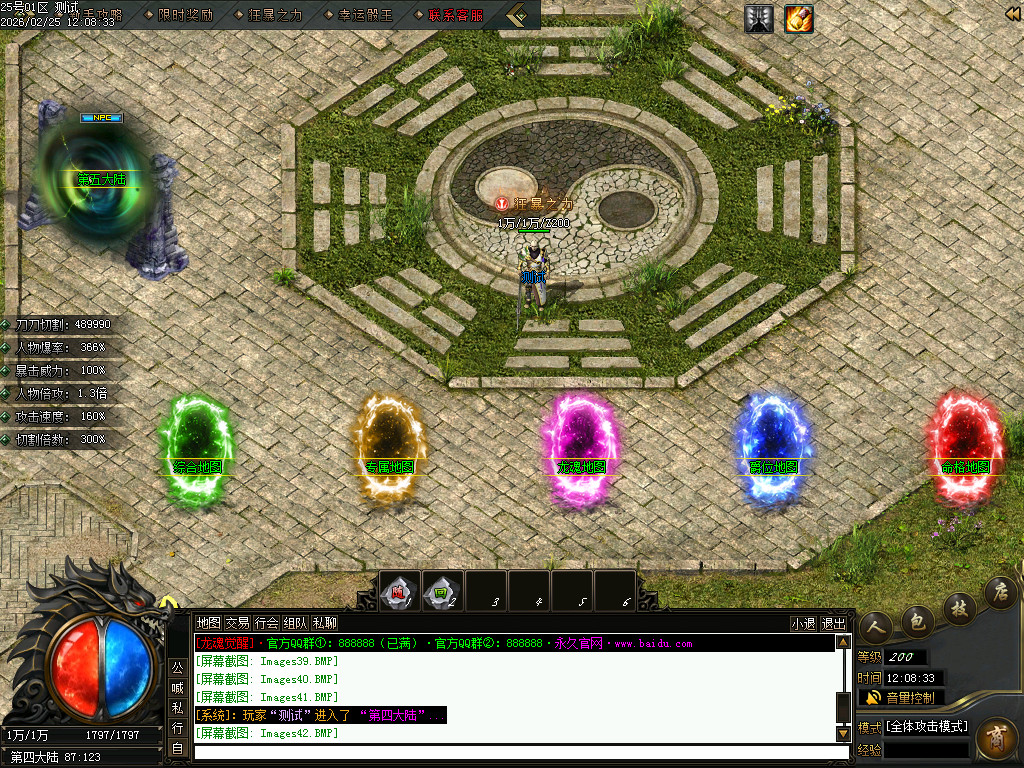Viewport: 1024px width, 768px height.
Task: Open the 狂暴之力 menu entry
Action: (x=275, y=15)
